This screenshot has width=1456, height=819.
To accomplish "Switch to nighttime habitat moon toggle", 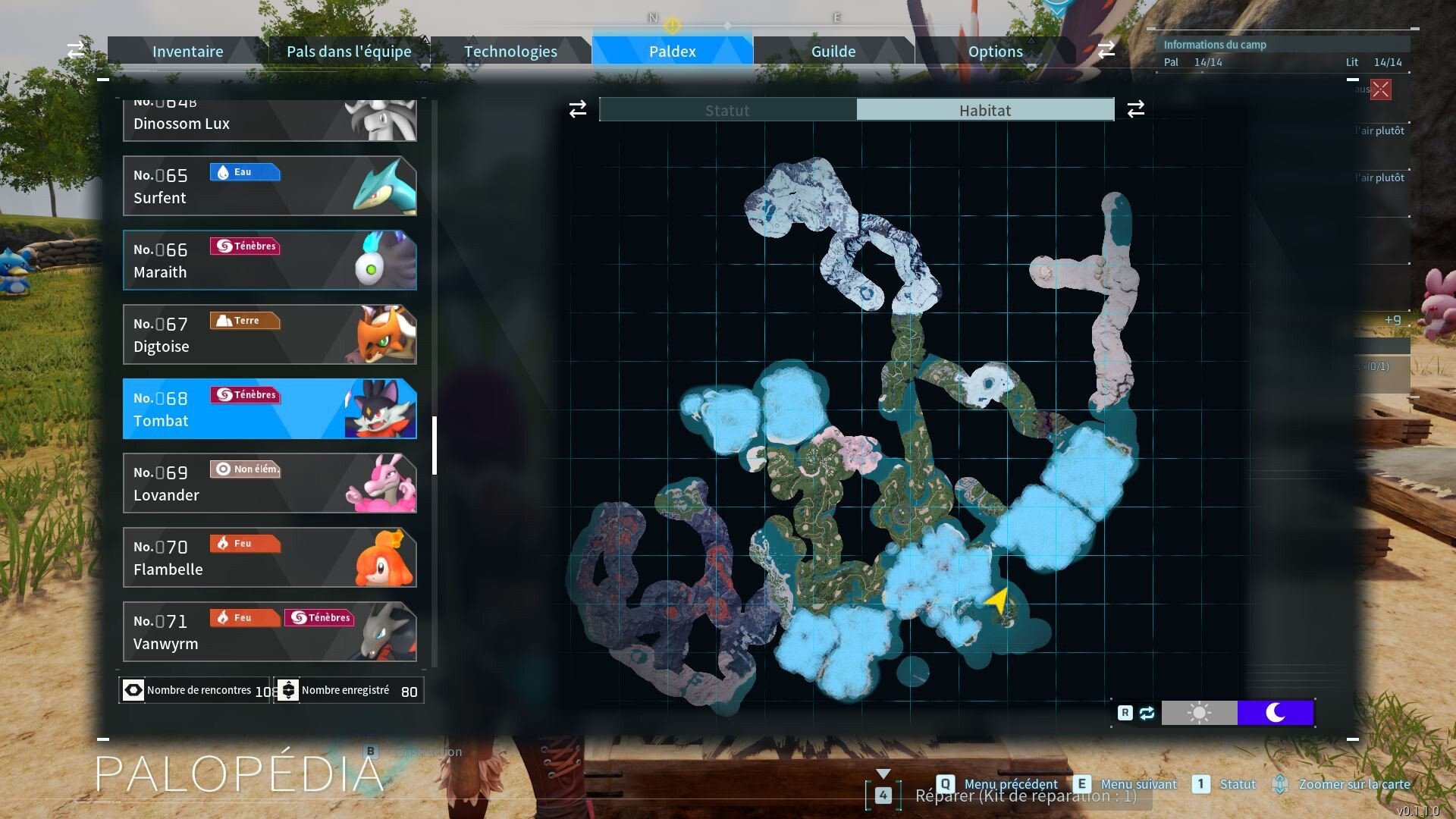I will (x=1276, y=713).
